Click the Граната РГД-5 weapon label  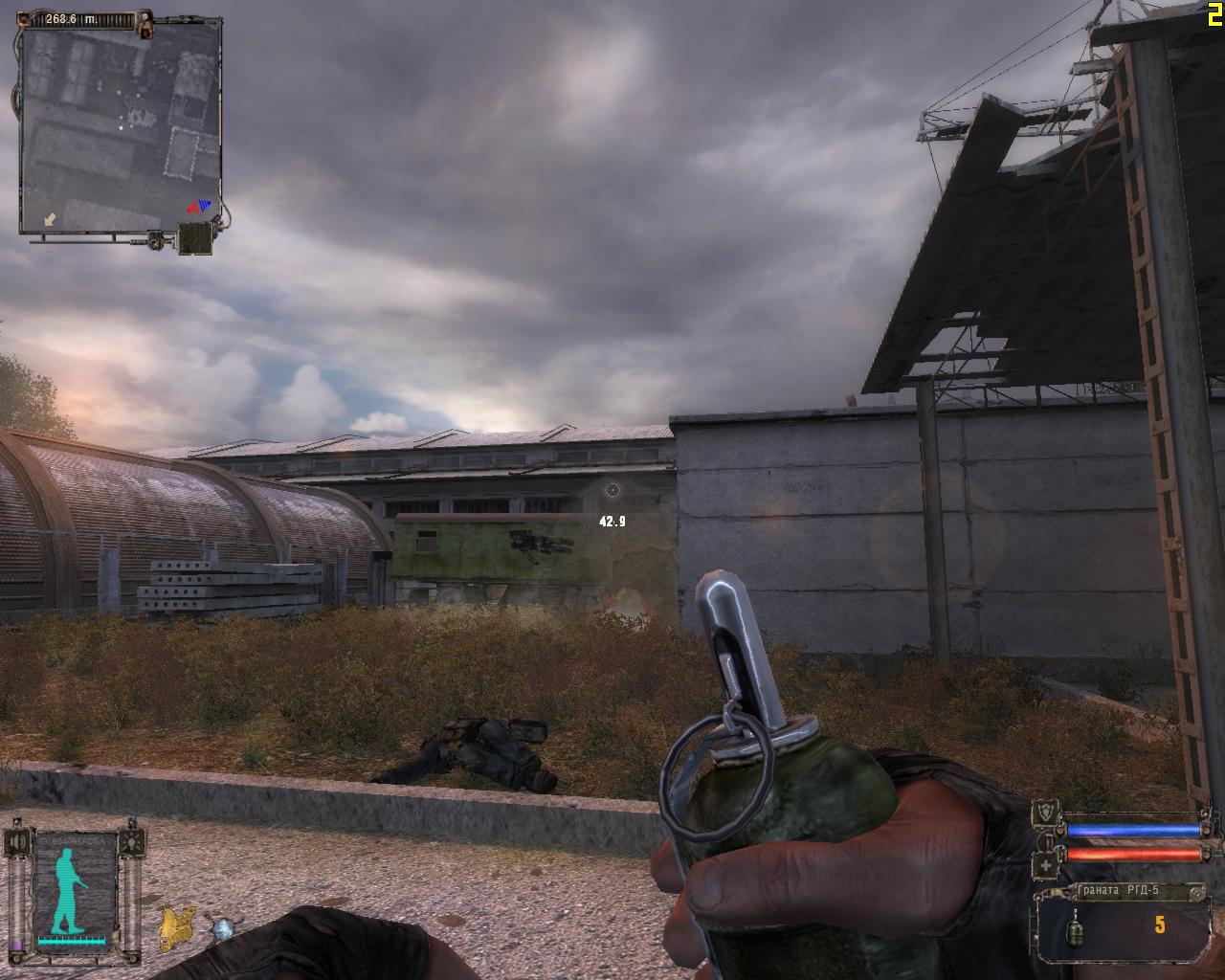(1118, 891)
